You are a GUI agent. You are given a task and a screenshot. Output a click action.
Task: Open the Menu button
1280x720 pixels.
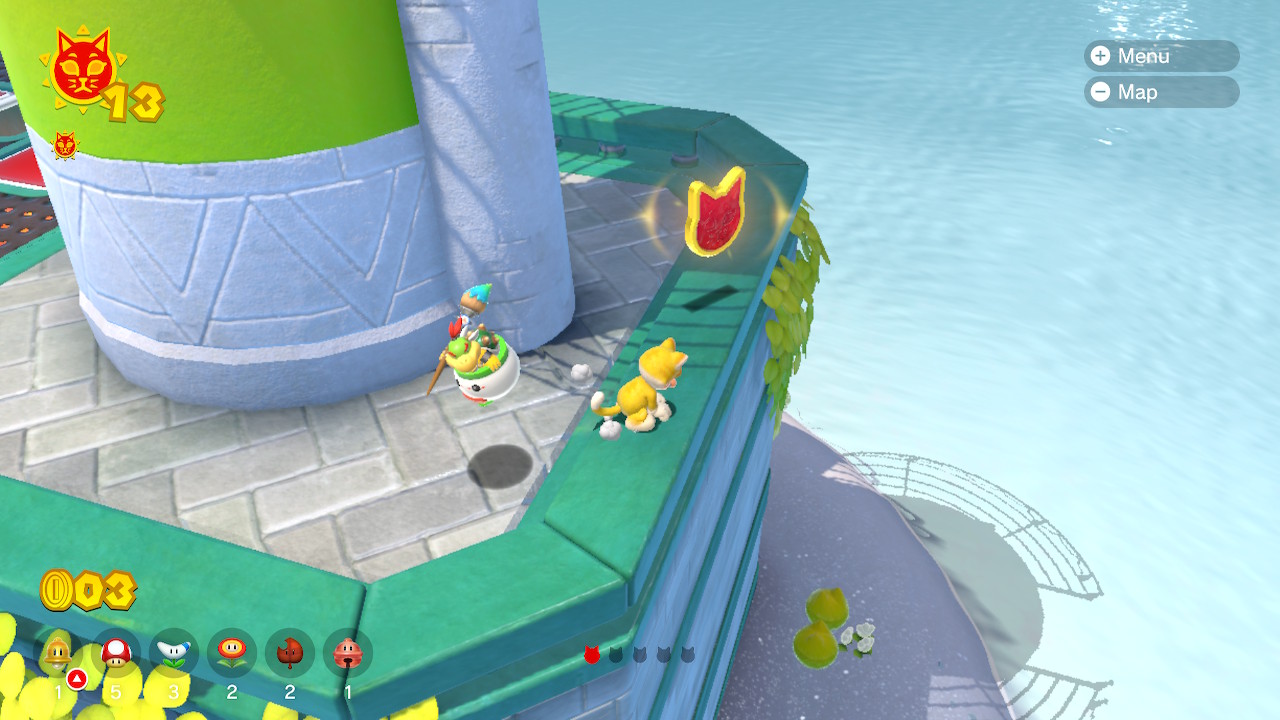click(x=1160, y=56)
